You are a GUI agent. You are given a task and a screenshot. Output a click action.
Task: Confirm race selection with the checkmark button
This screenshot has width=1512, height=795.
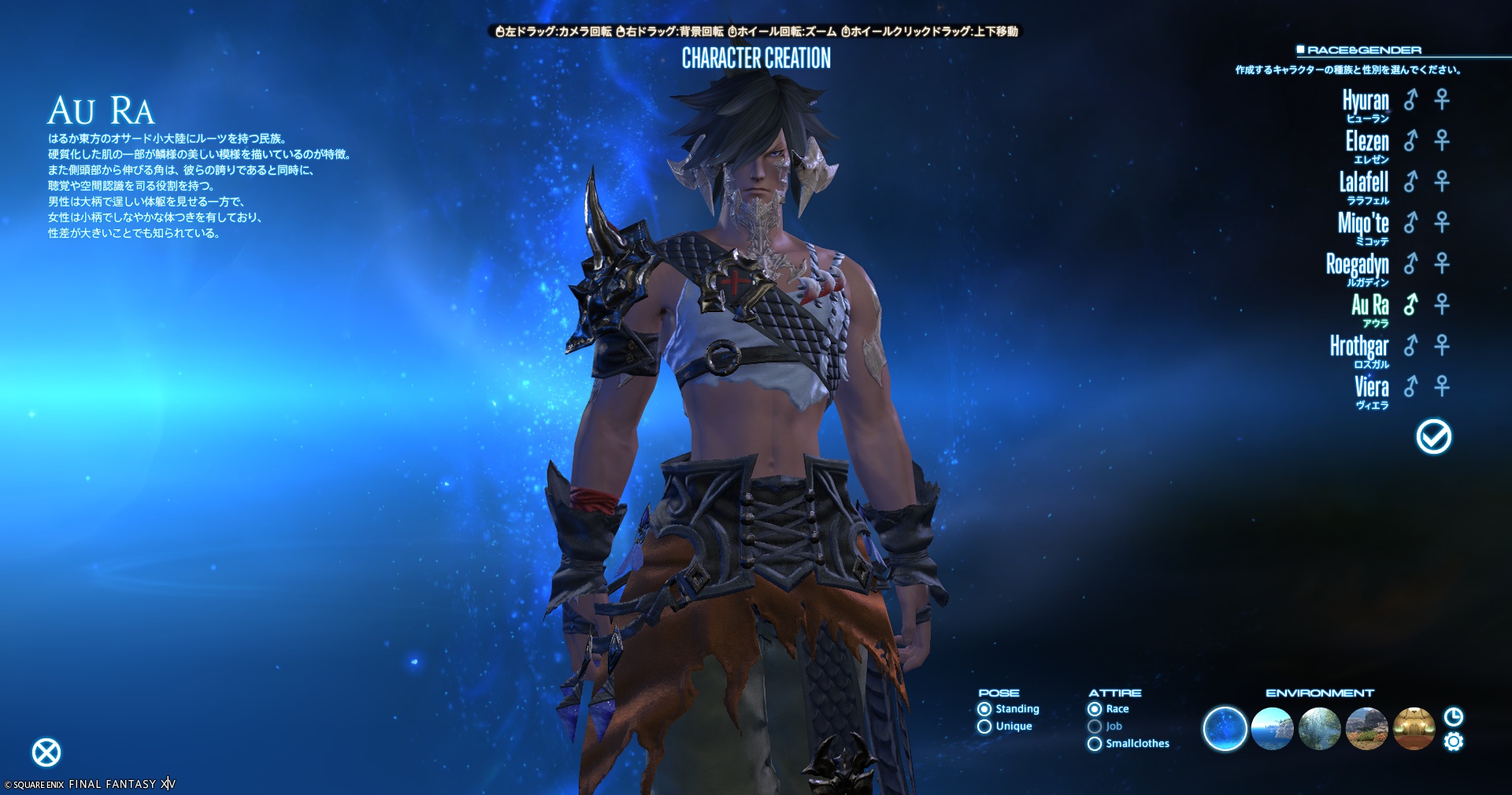click(1433, 437)
